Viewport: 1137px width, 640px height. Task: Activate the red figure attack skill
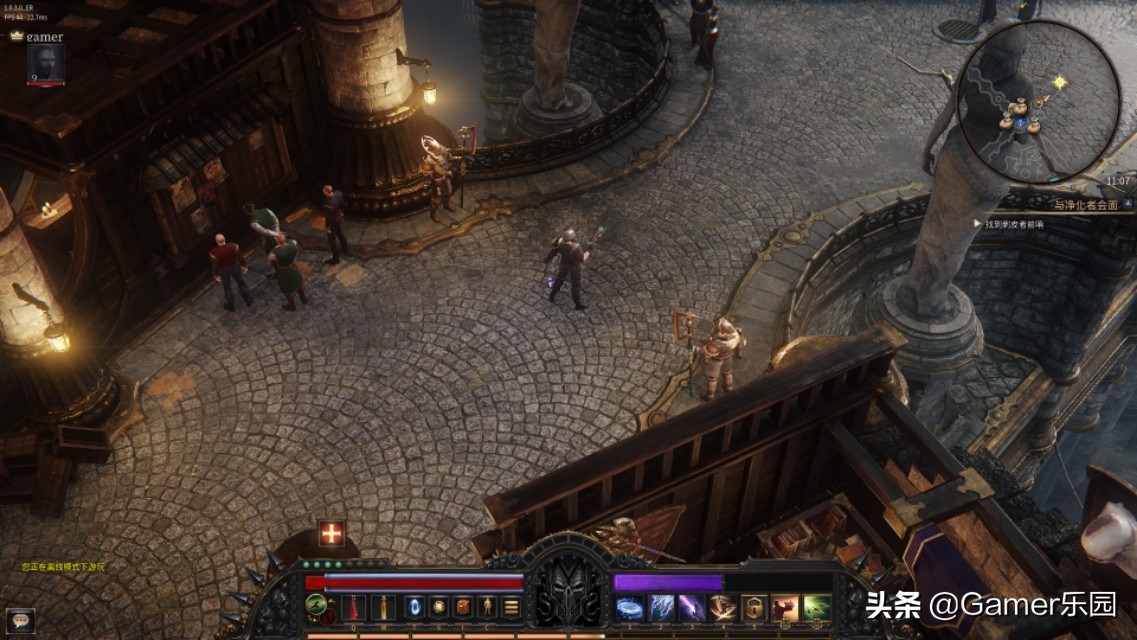[x=785, y=607]
